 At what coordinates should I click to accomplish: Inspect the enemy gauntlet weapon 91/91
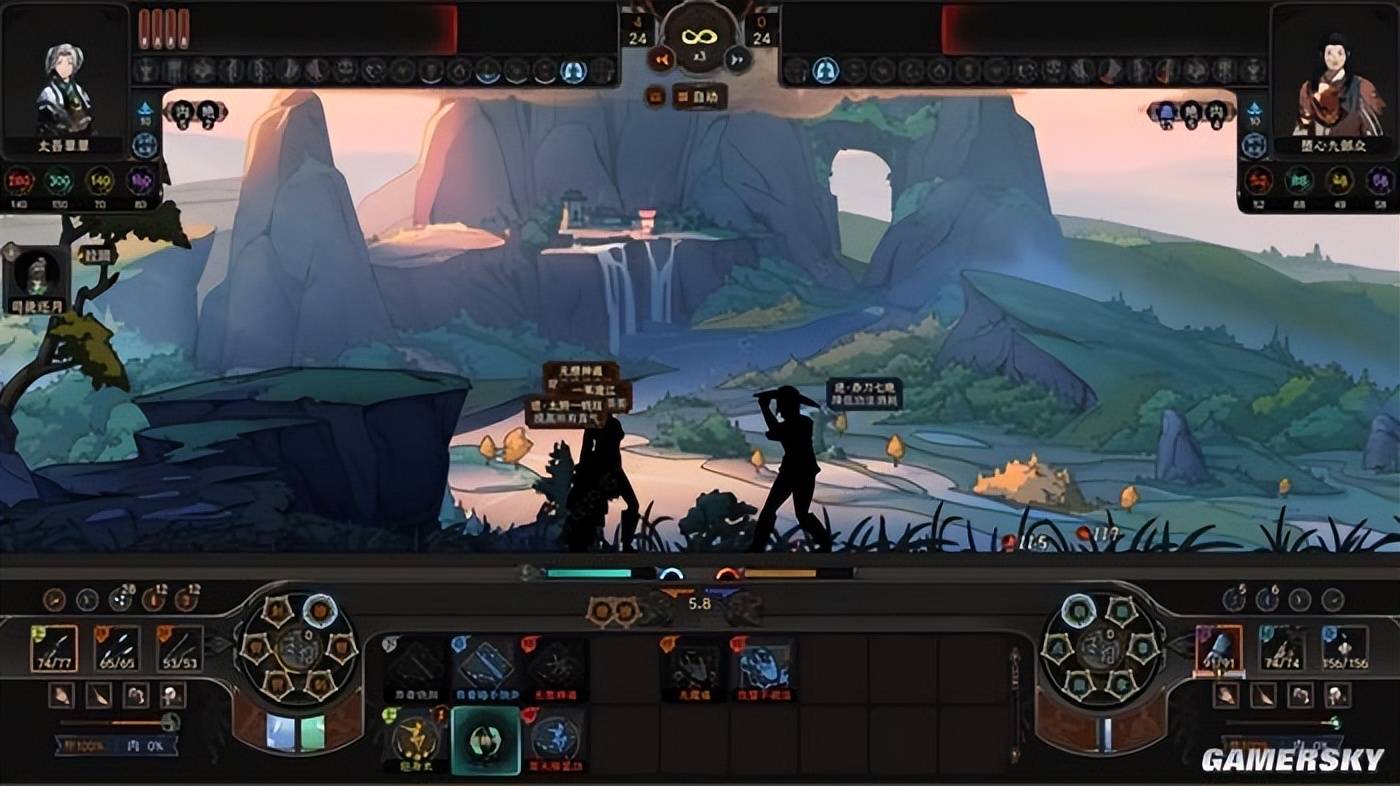[x=1219, y=648]
